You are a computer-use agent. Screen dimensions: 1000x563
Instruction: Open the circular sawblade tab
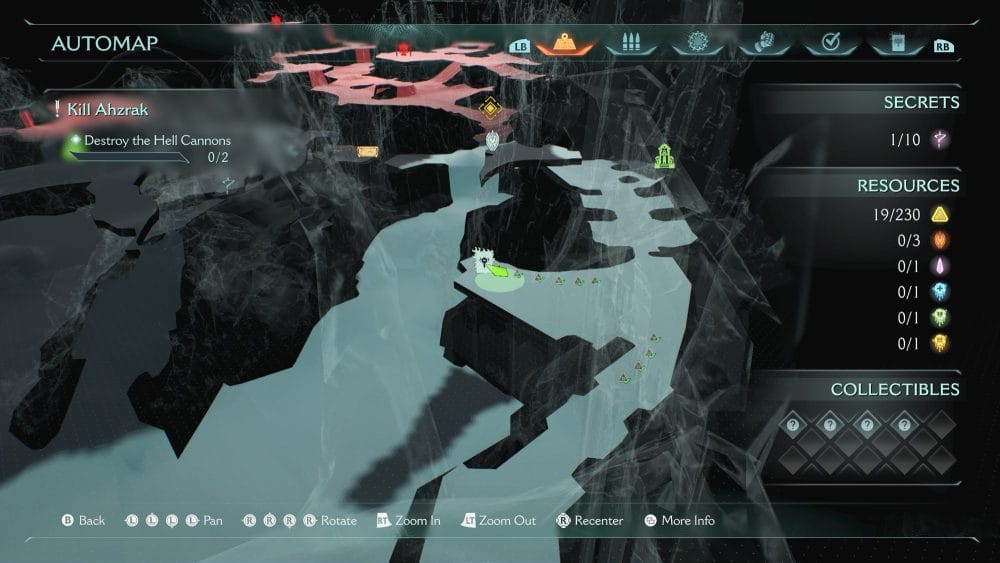[x=696, y=44]
